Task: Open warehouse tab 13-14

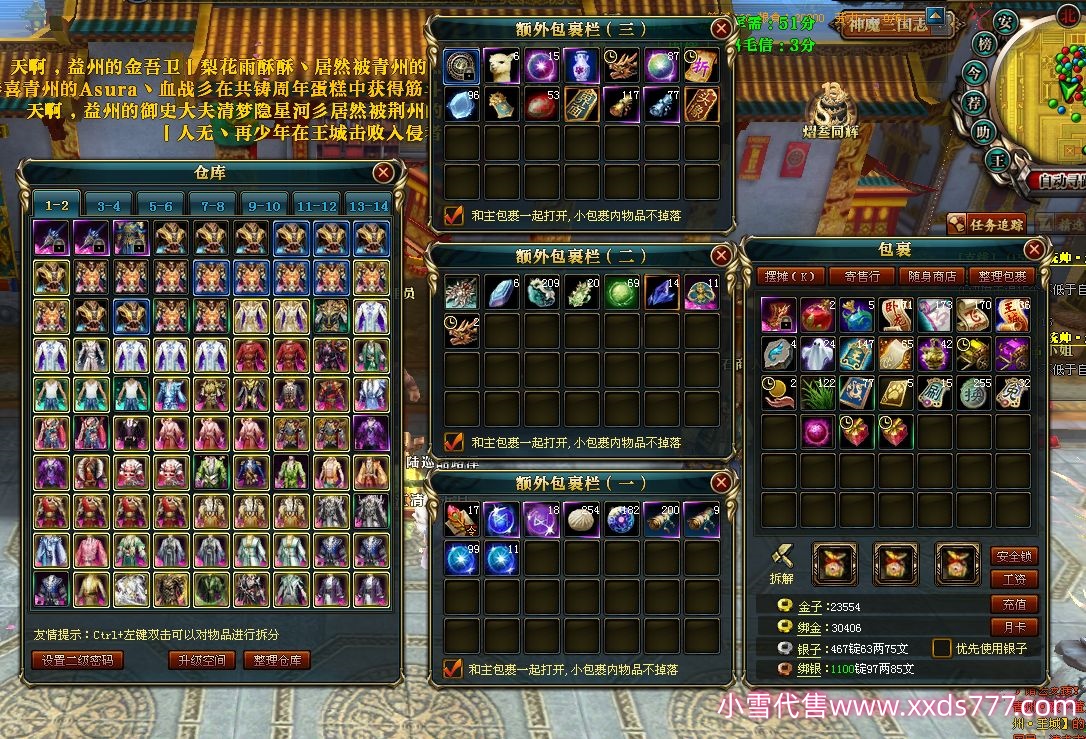Action: pyautogui.click(x=367, y=205)
